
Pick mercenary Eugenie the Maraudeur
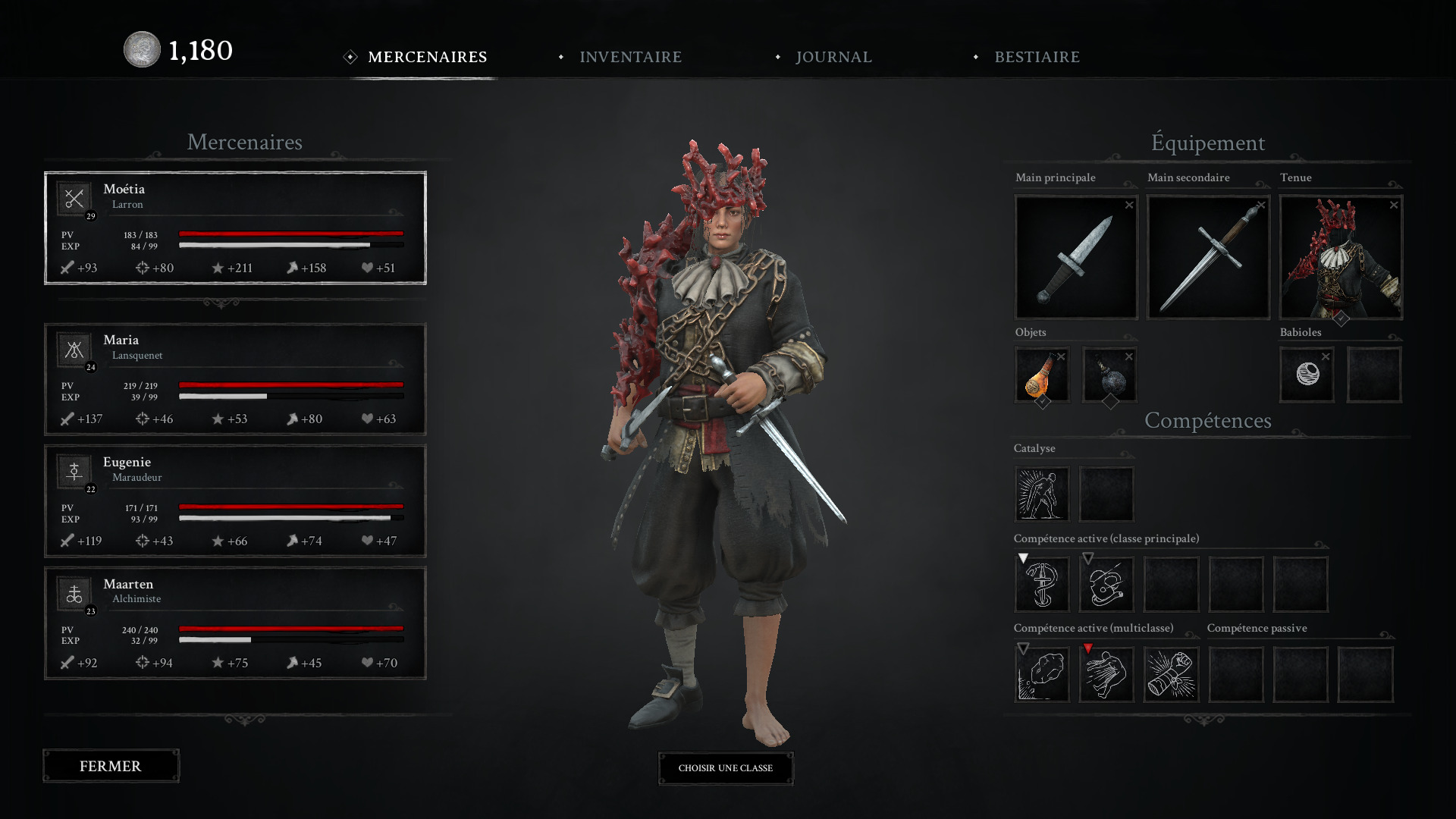click(x=235, y=500)
